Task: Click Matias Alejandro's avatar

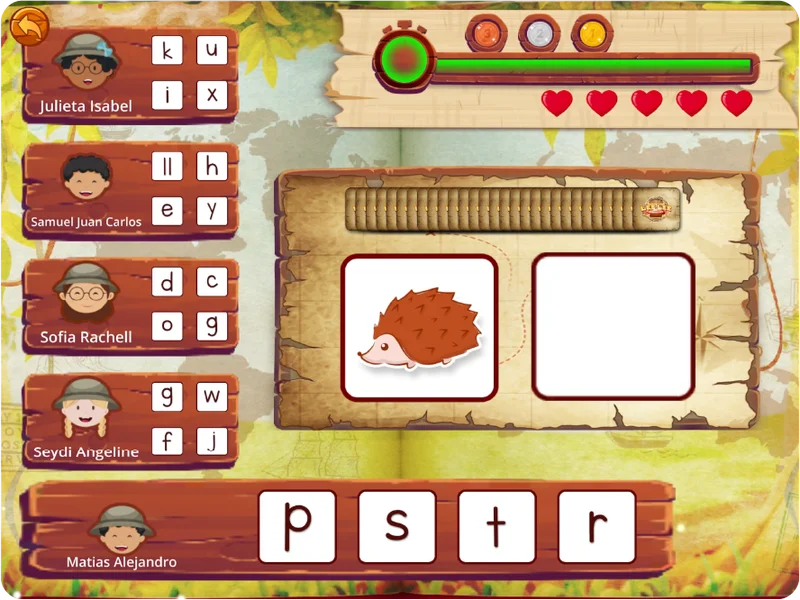Action: pos(121,527)
